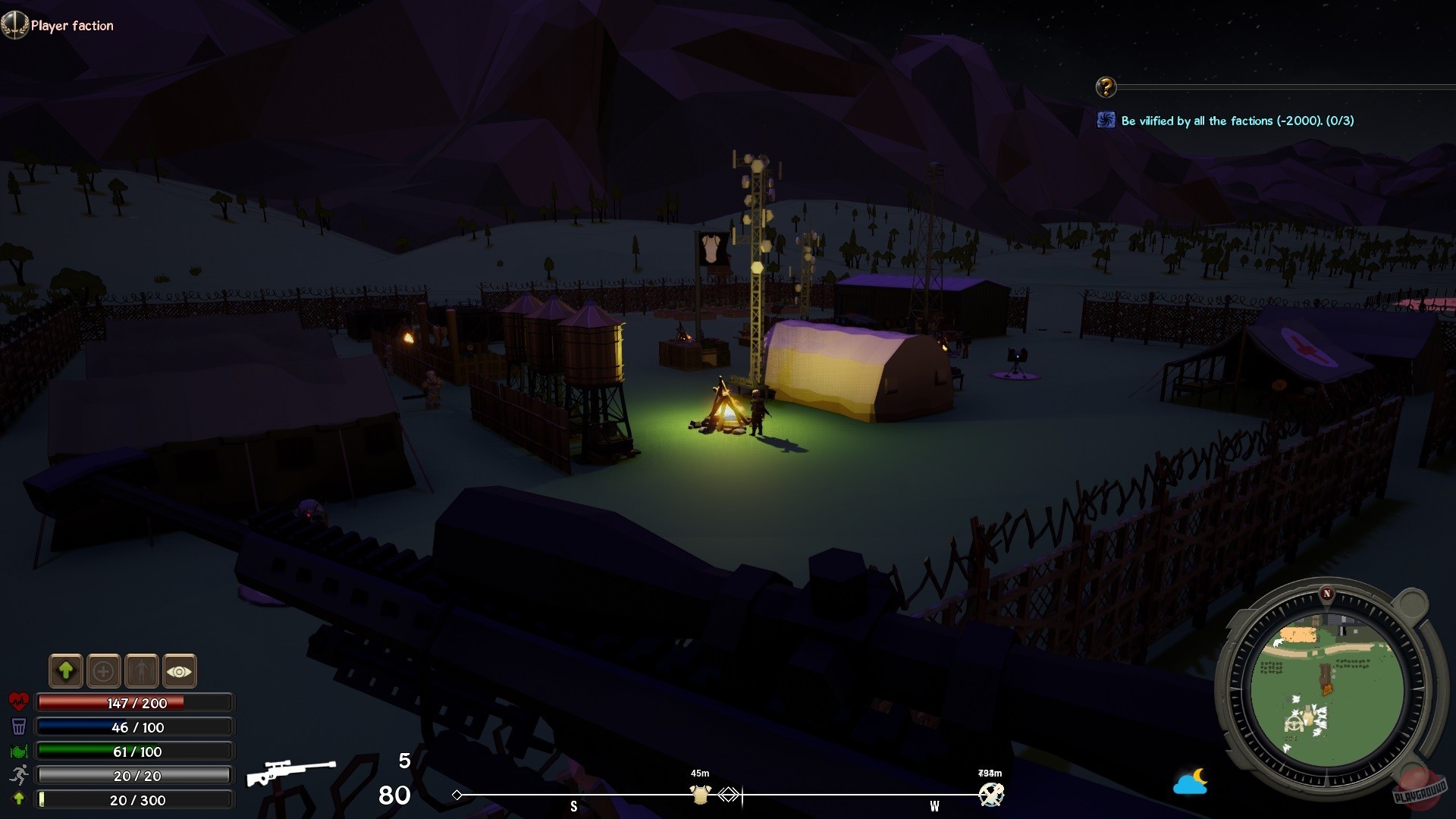Select the level-up green arrow icon
This screenshot has height=819, width=1456.
[66, 670]
